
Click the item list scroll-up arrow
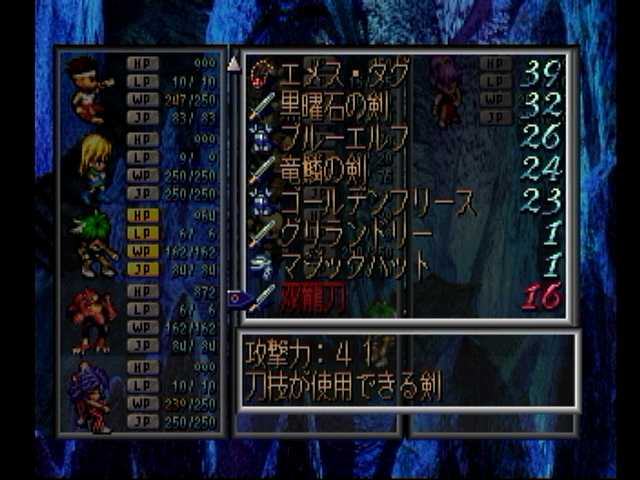point(234,64)
